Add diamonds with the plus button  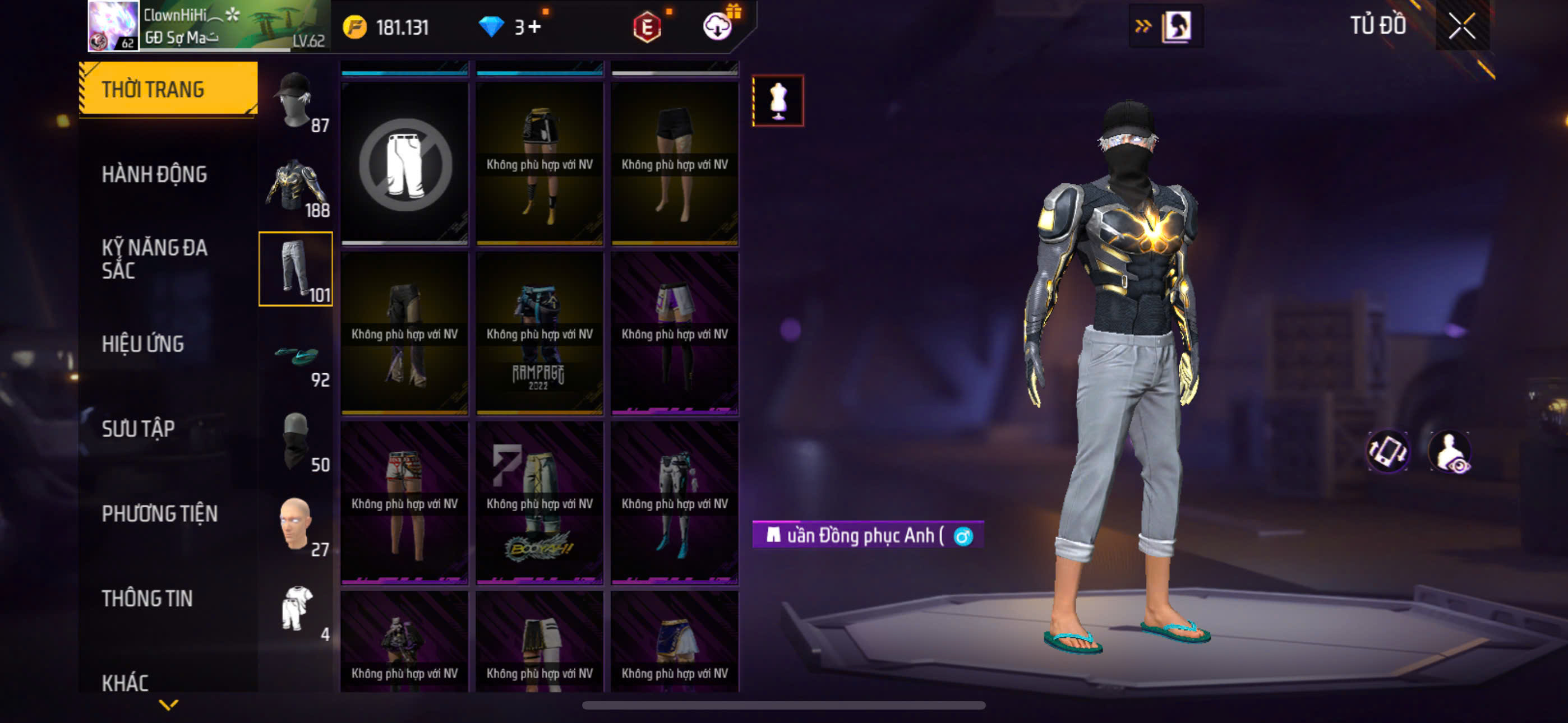534,27
